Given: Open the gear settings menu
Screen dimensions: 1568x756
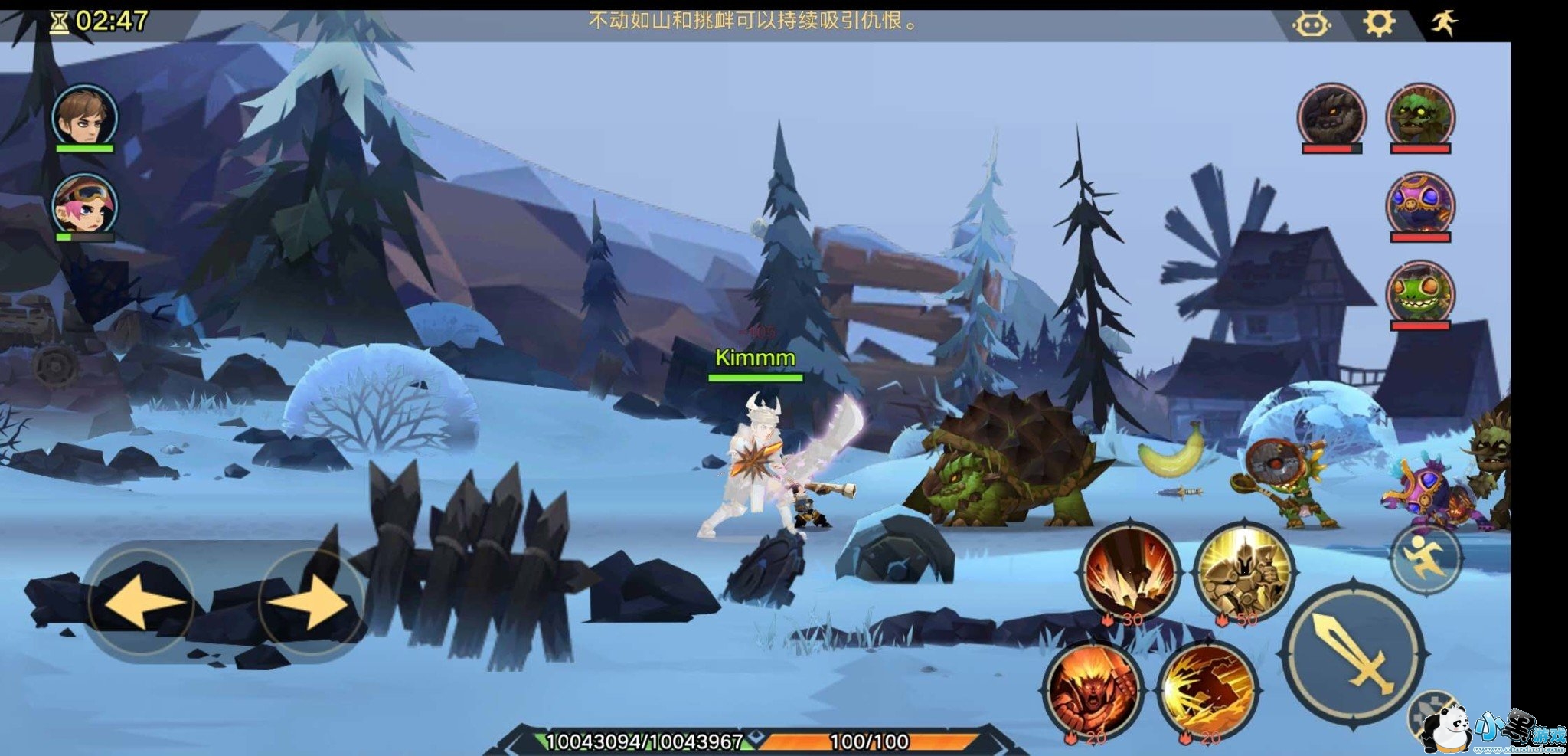Looking at the screenshot, I should (1378, 23).
